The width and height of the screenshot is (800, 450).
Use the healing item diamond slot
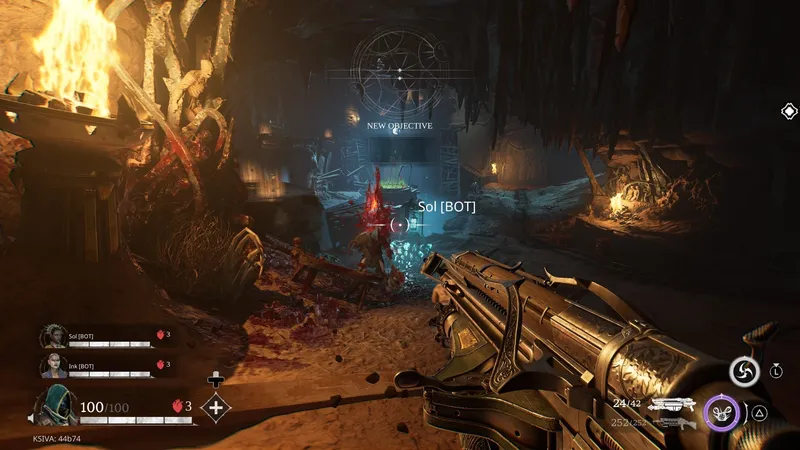[x=216, y=406]
